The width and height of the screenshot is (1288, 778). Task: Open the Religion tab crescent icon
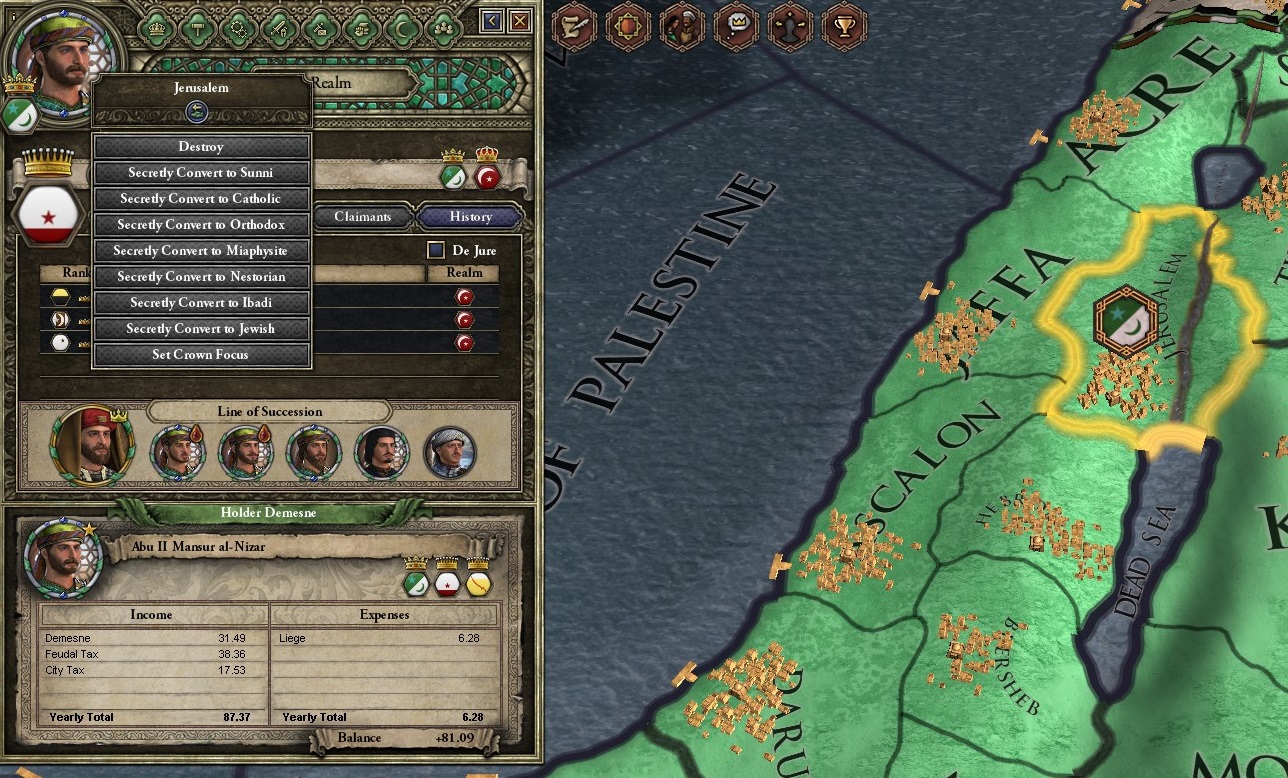[x=400, y=28]
